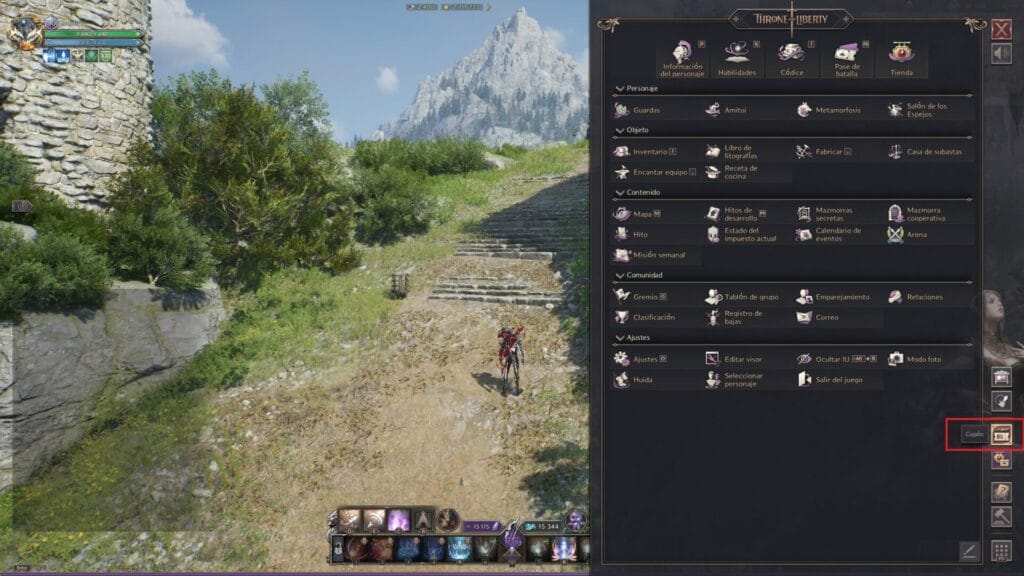Open the Mapa entry
This screenshot has height=576, width=1024.
pos(639,213)
